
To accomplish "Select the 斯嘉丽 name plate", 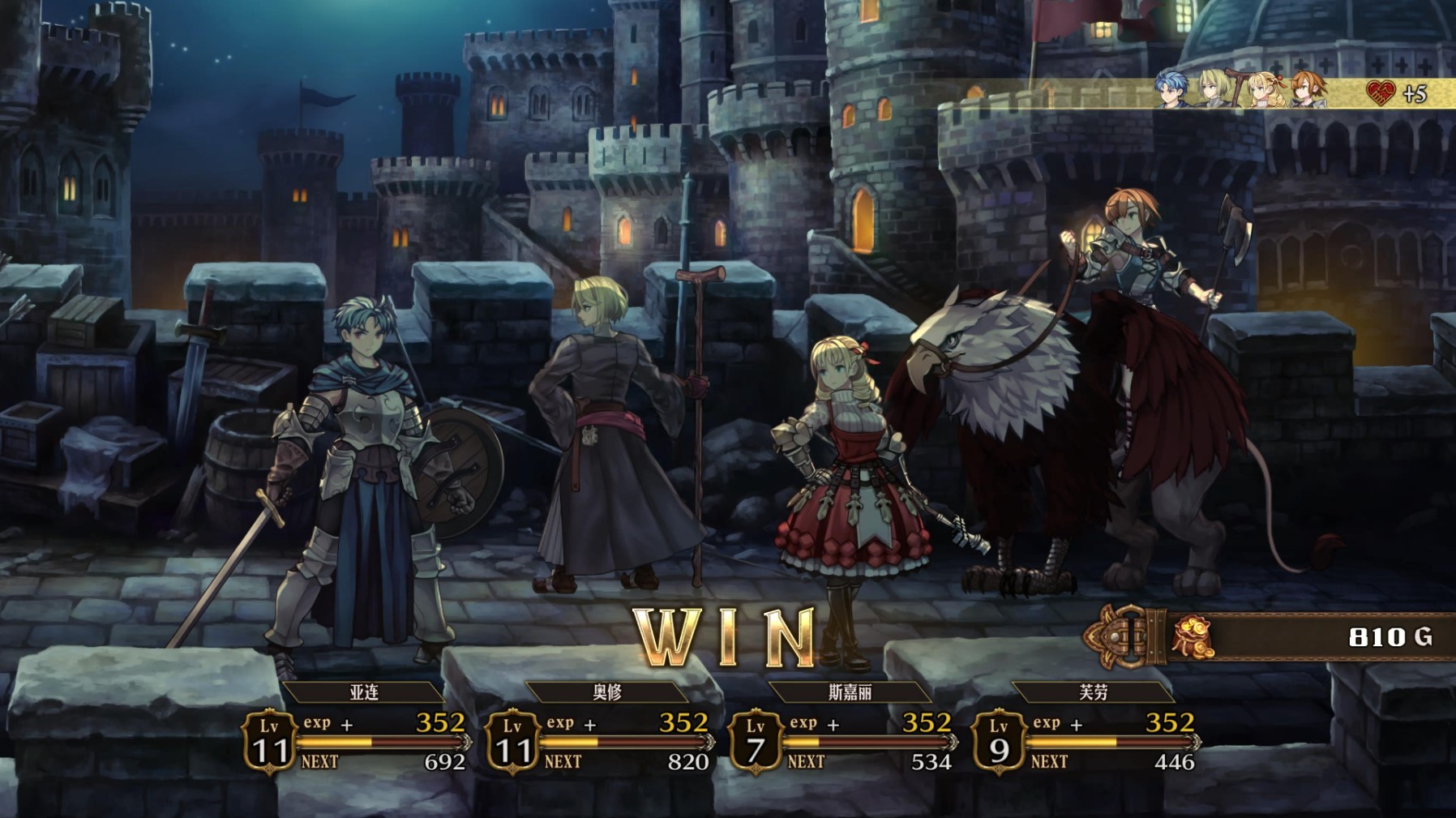I will 850,692.
